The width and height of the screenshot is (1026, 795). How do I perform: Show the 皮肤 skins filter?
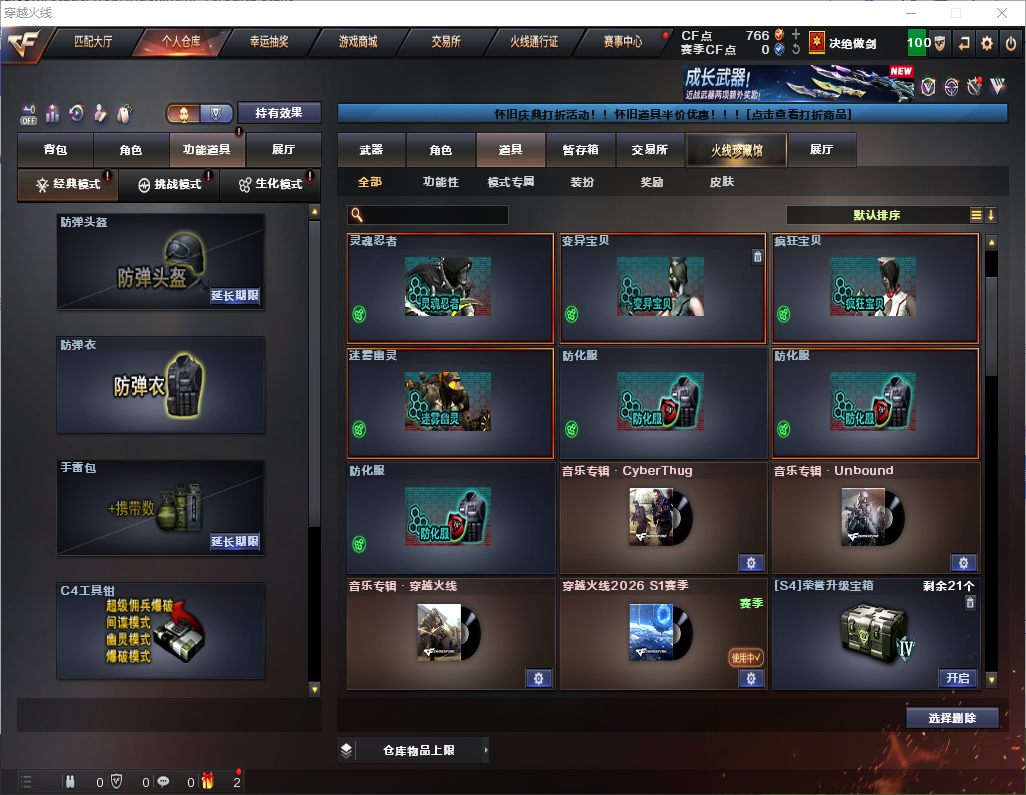click(721, 182)
